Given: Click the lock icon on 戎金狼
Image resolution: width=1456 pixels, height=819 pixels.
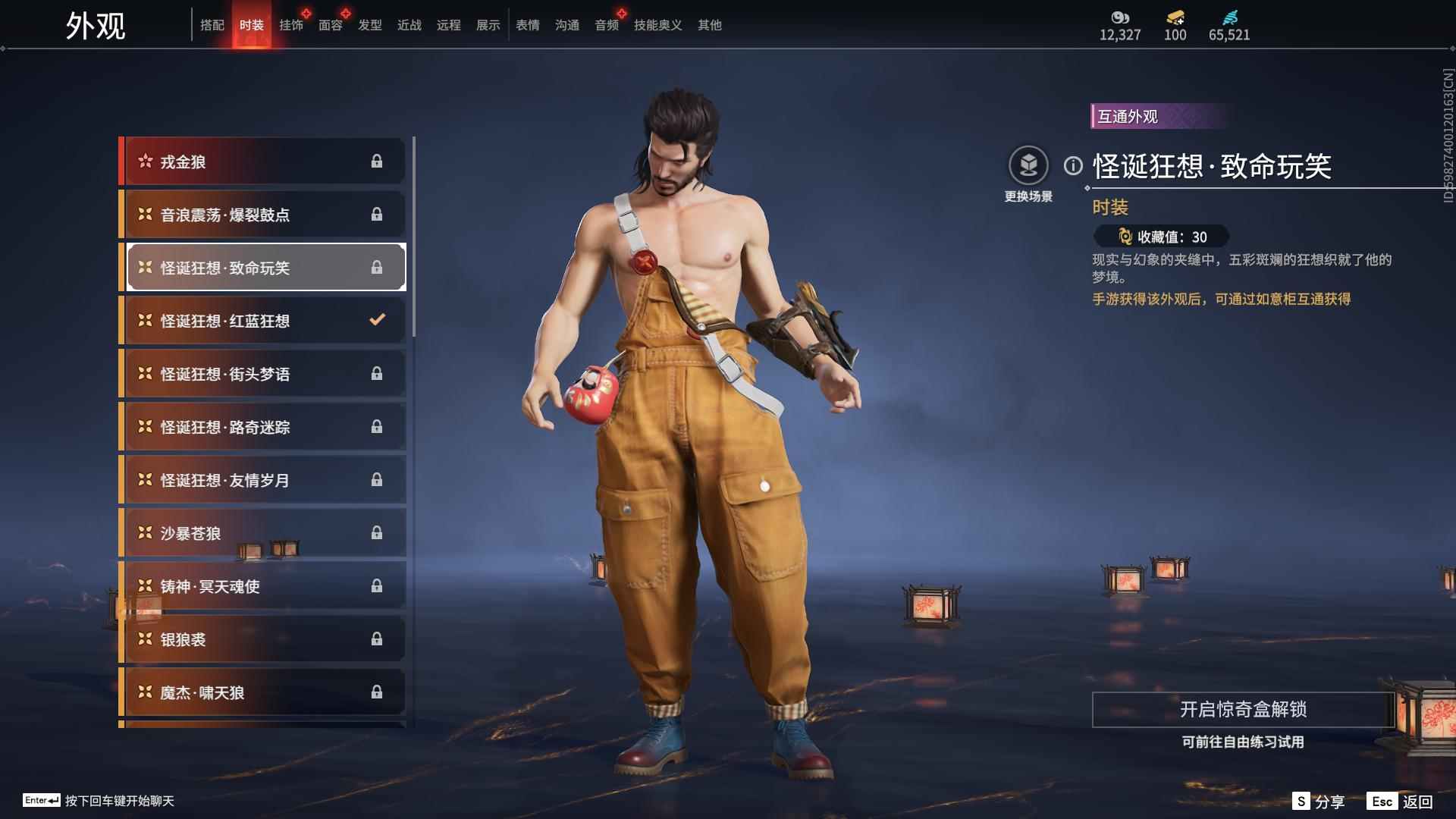Looking at the screenshot, I should pyautogui.click(x=378, y=161).
